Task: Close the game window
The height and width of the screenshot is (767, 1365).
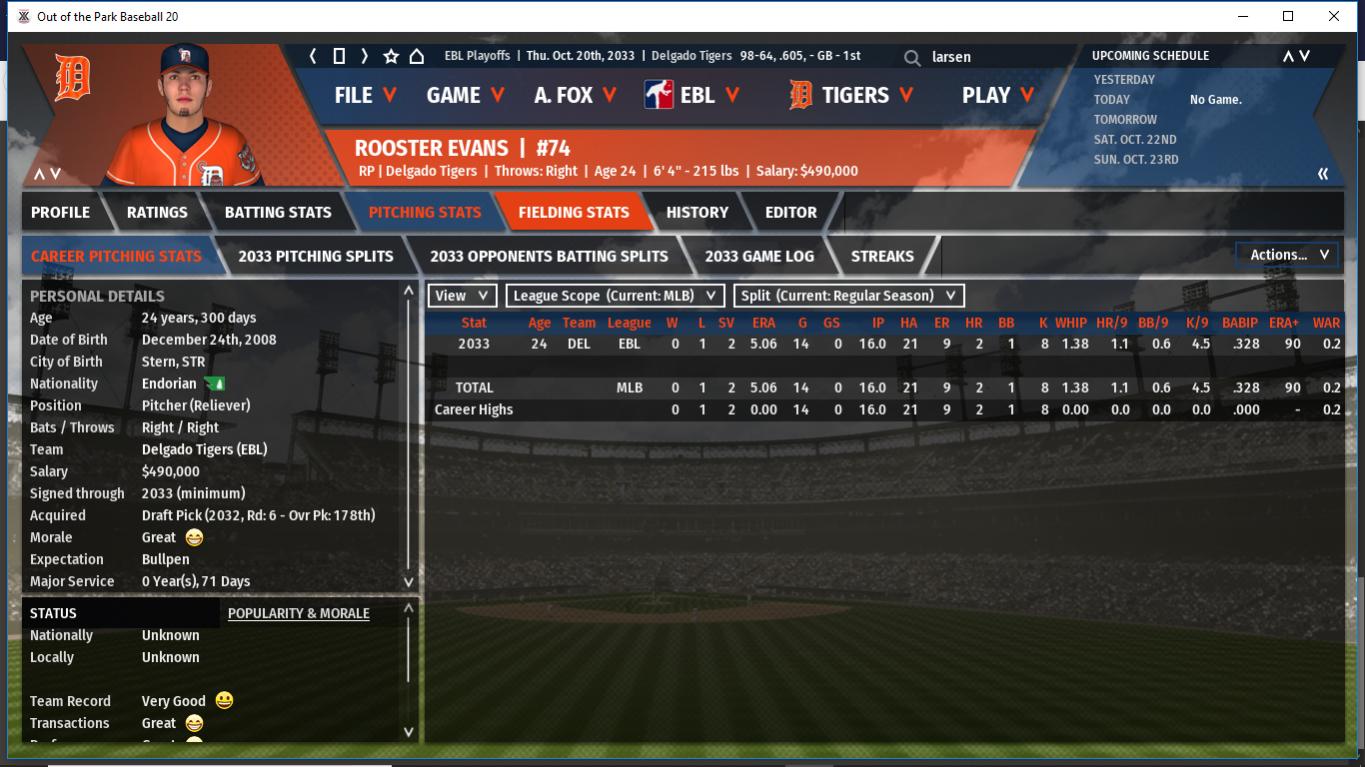Action: pos(1334,16)
